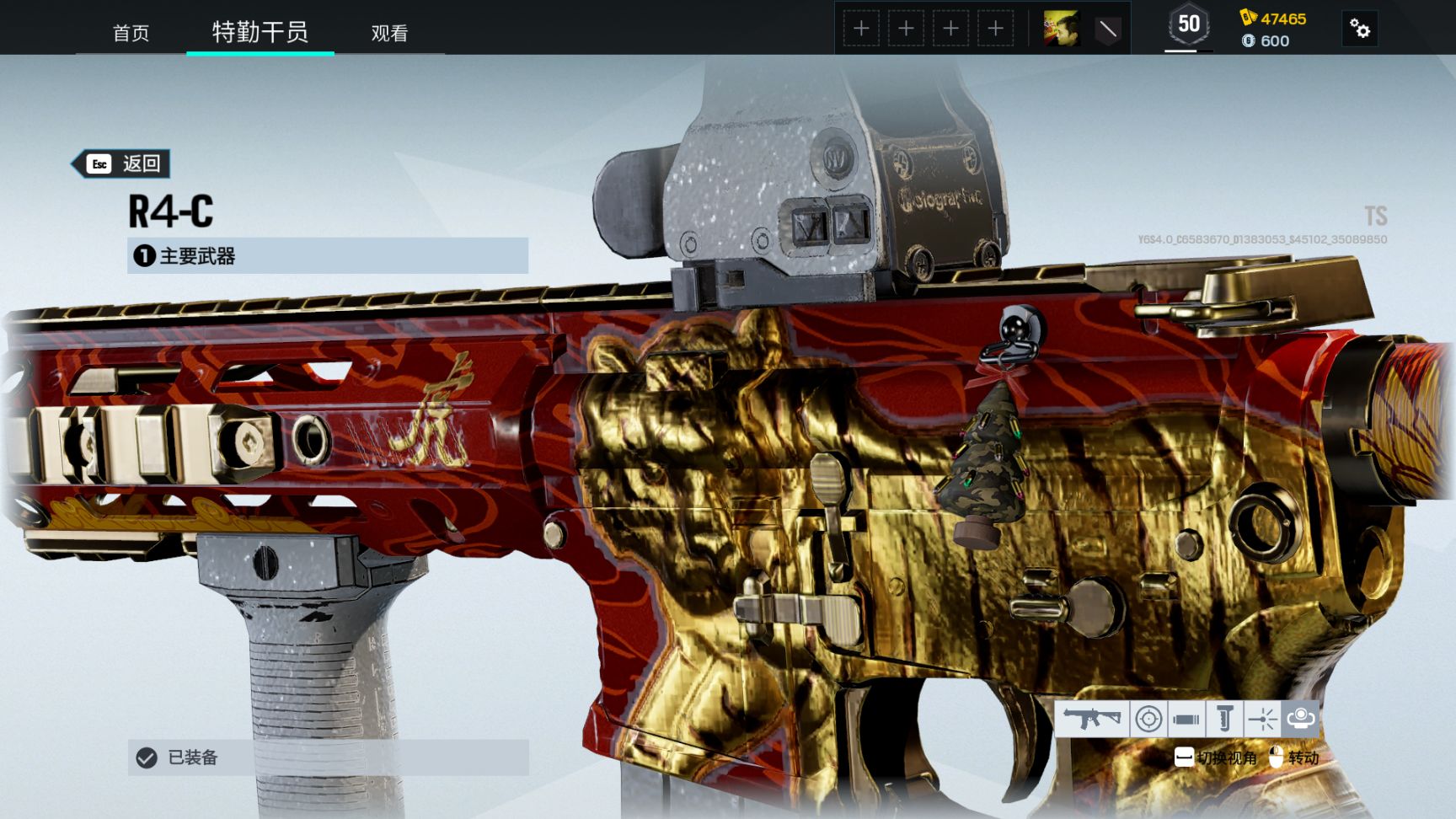
Task: Open the rank shield icon beside avatar
Action: tap(1107, 29)
